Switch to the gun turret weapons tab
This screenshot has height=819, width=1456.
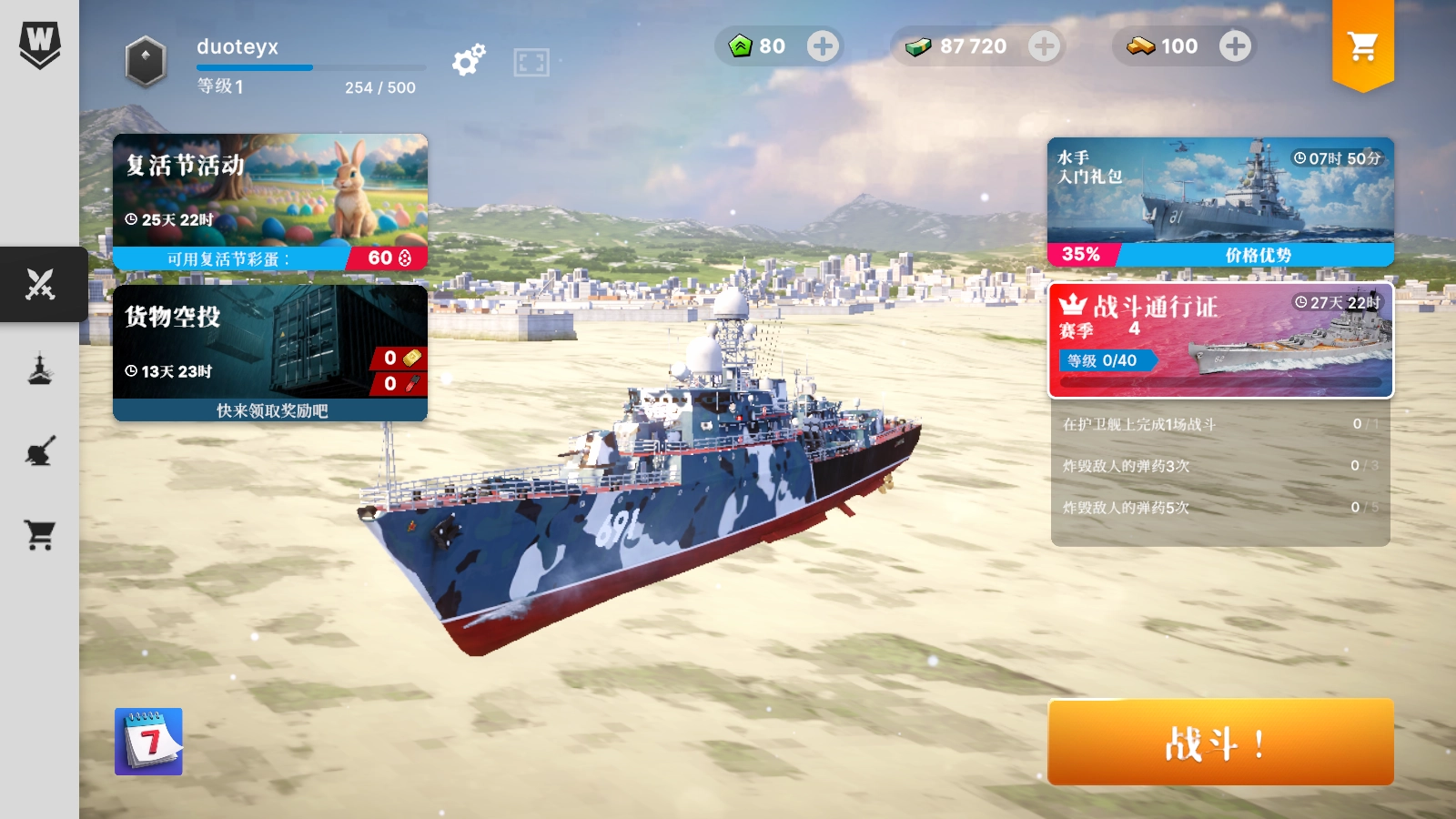tap(40, 451)
